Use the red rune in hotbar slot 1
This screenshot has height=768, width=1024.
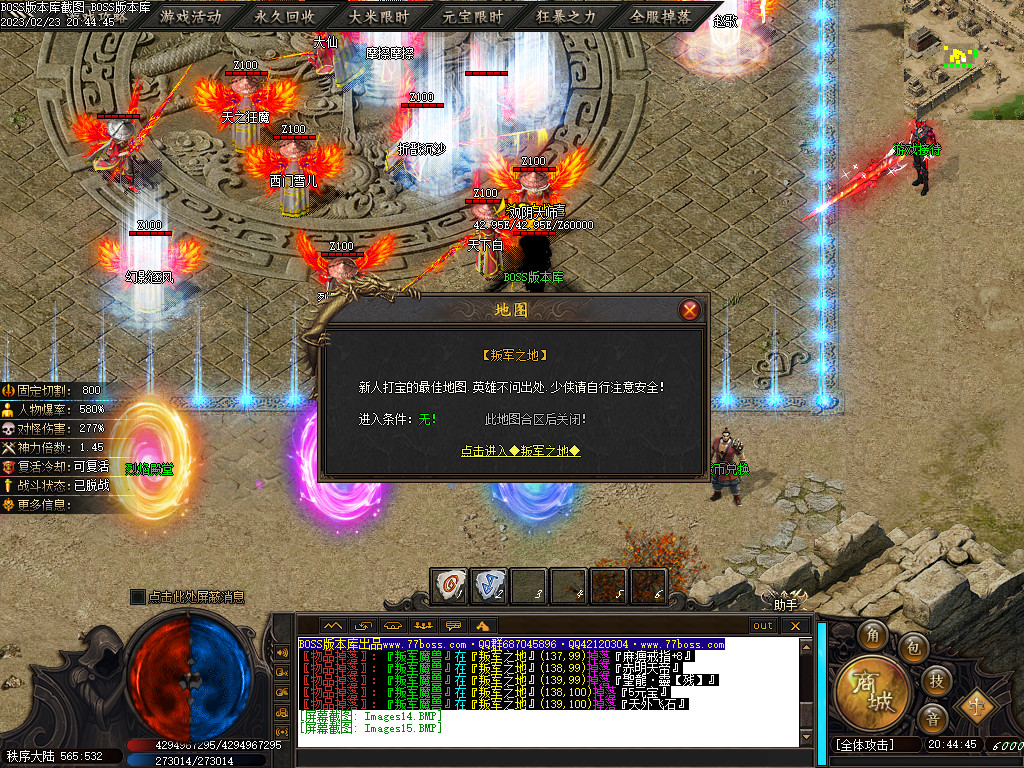(449, 586)
